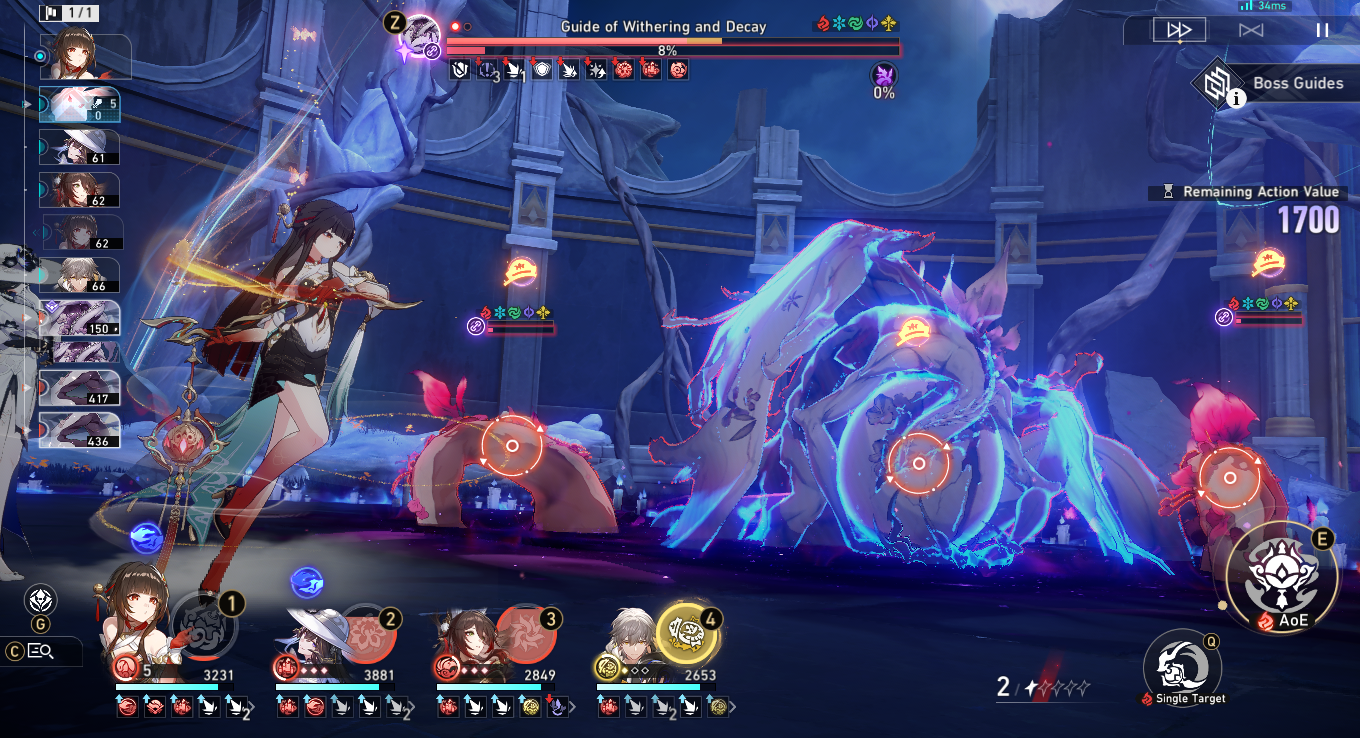Expand the first character's buff icon row
The image size is (1360, 738).
252,708
